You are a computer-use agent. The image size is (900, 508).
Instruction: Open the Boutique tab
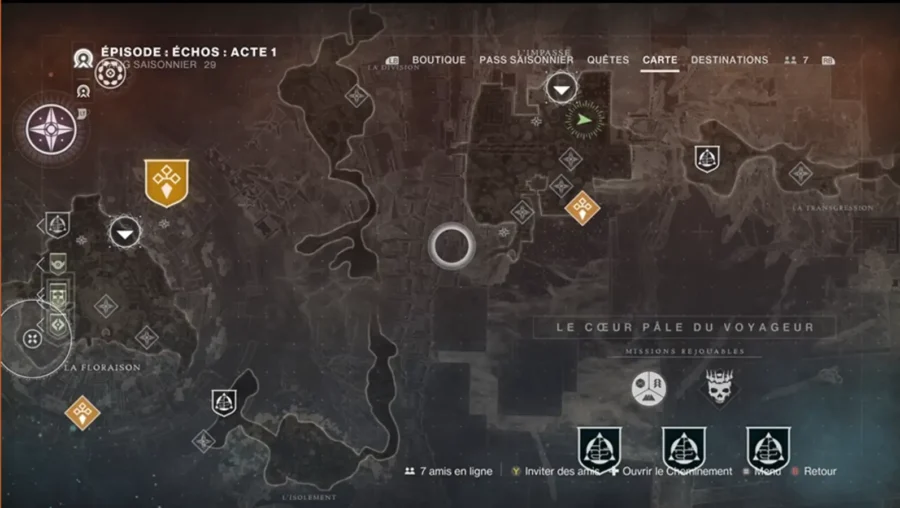coord(439,60)
